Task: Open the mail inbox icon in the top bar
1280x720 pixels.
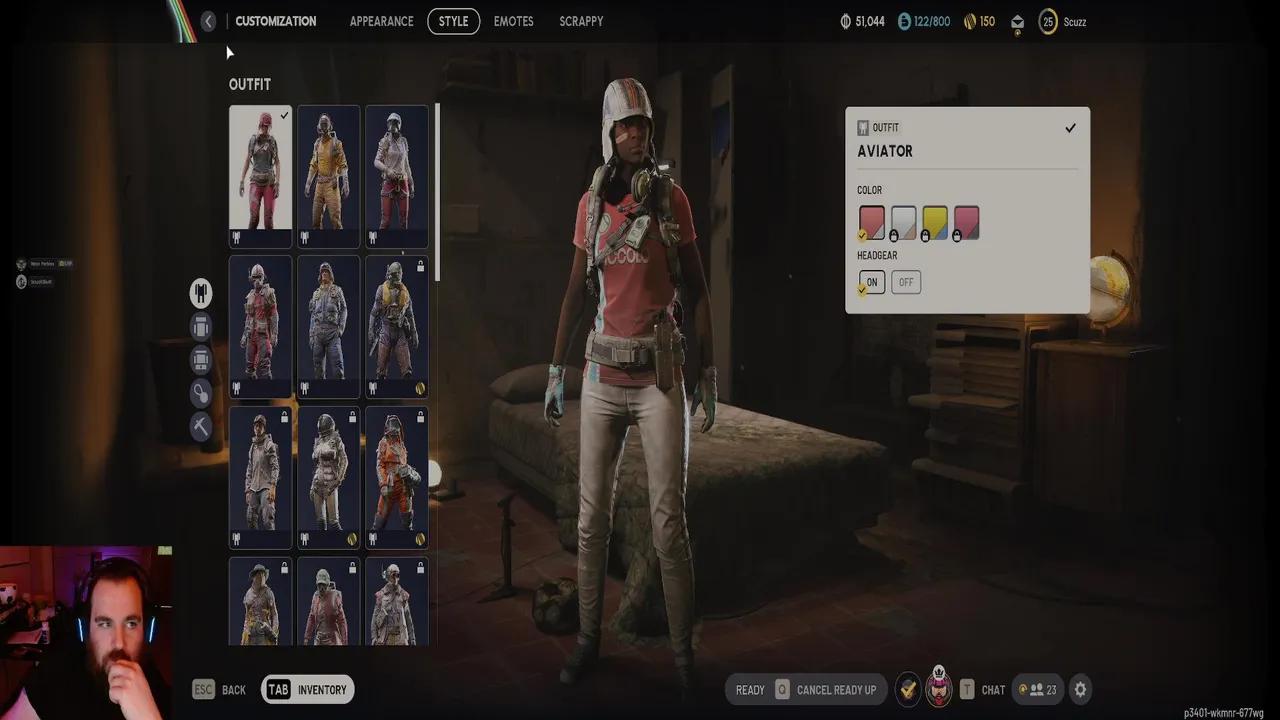Action: point(1017,20)
